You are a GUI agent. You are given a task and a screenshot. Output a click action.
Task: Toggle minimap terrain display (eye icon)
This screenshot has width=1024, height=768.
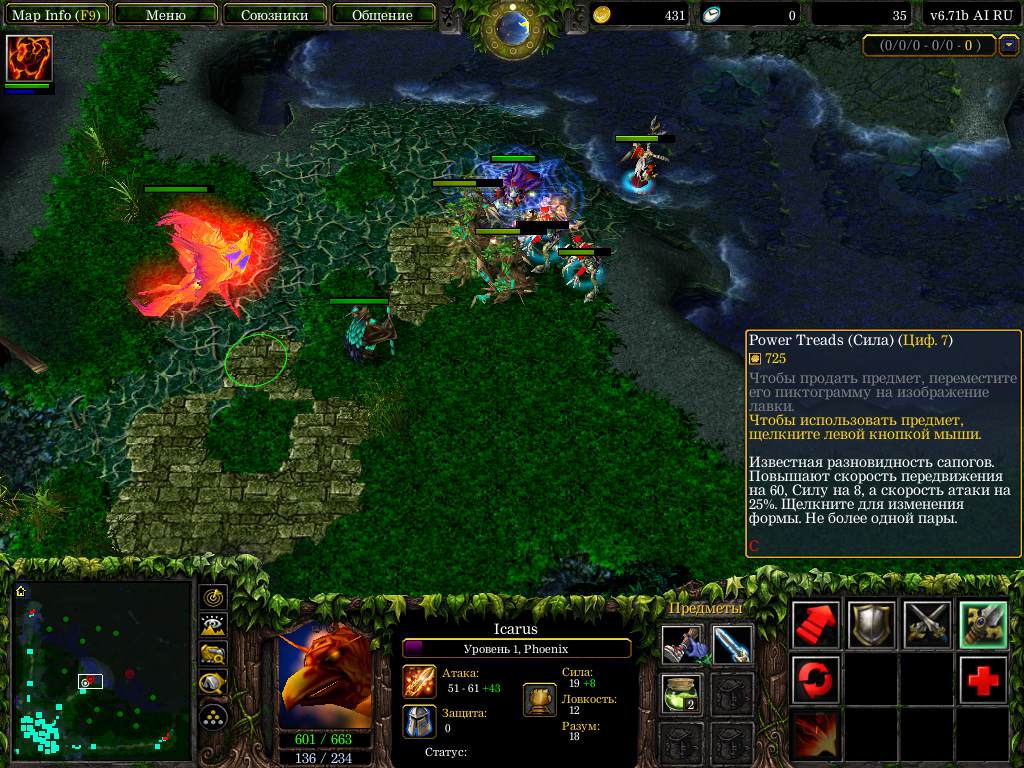[213, 626]
